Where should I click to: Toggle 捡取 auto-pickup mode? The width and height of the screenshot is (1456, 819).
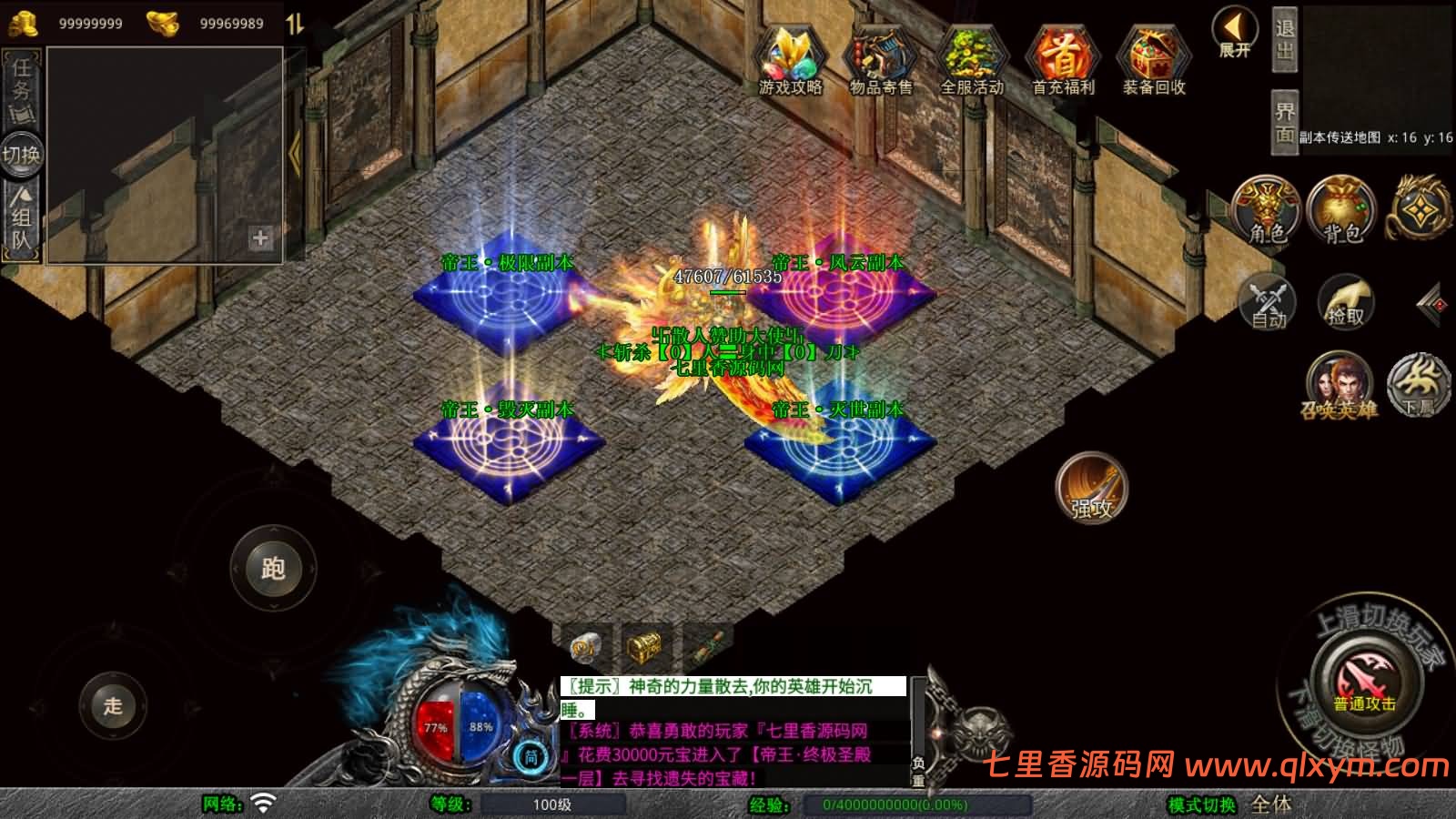point(1344,305)
